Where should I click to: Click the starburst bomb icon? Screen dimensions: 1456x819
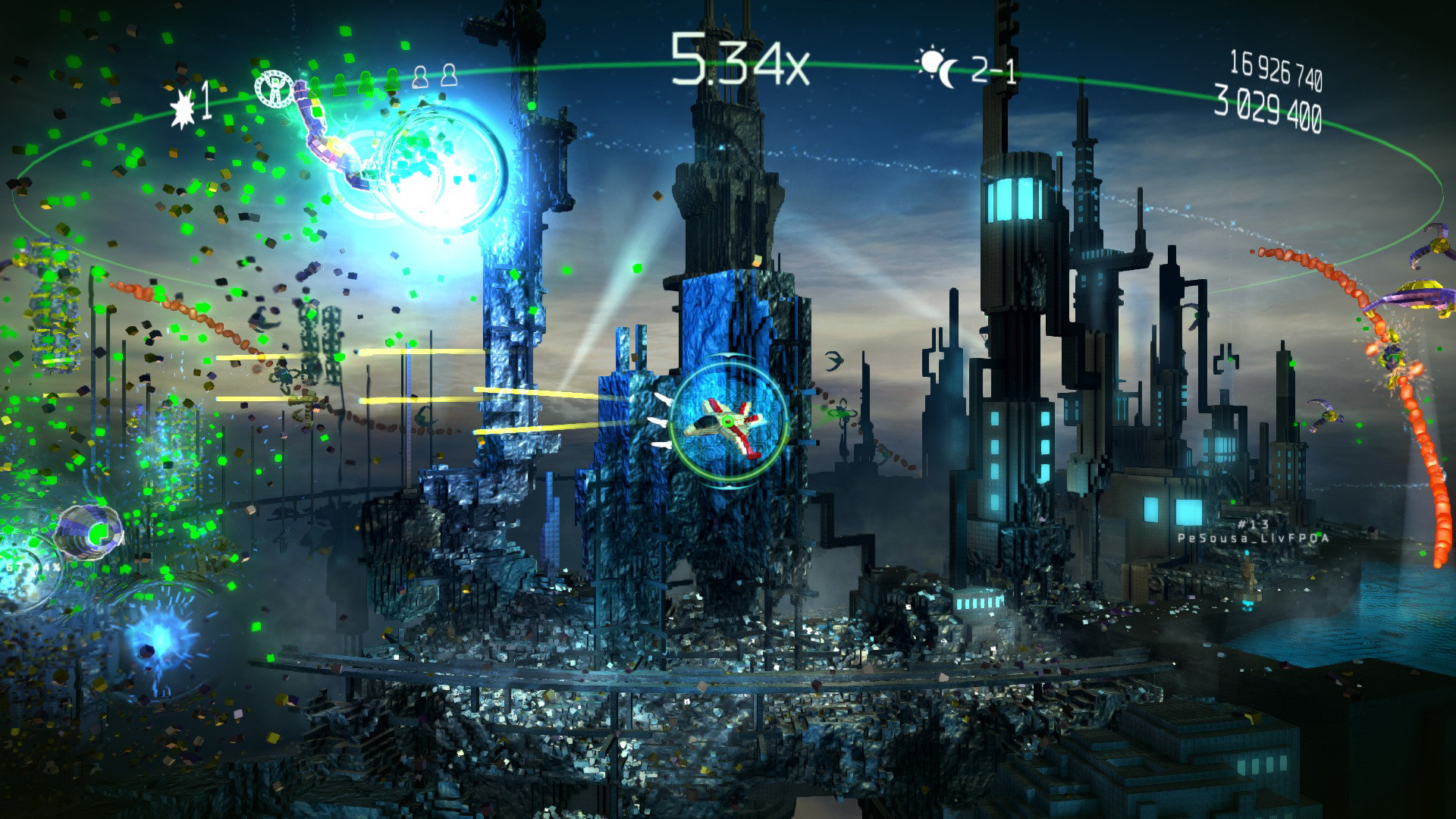tap(183, 108)
